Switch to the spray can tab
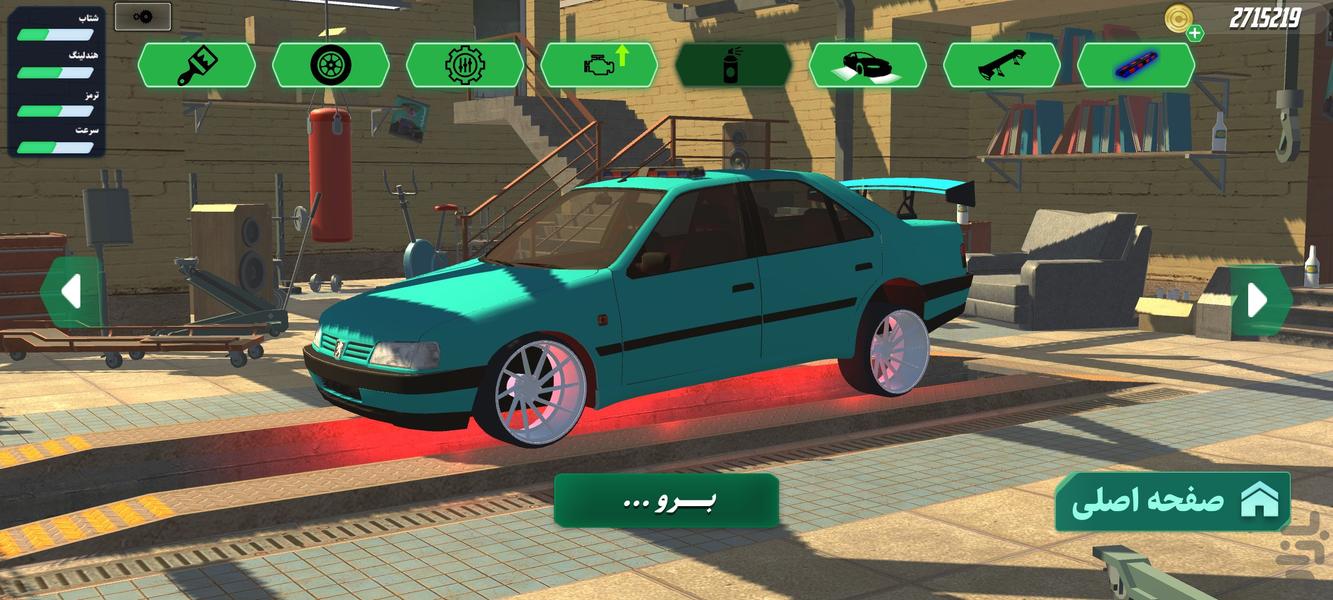The height and width of the screenshot is (600, 1333). pyautogui.click(x=733, y=65)
